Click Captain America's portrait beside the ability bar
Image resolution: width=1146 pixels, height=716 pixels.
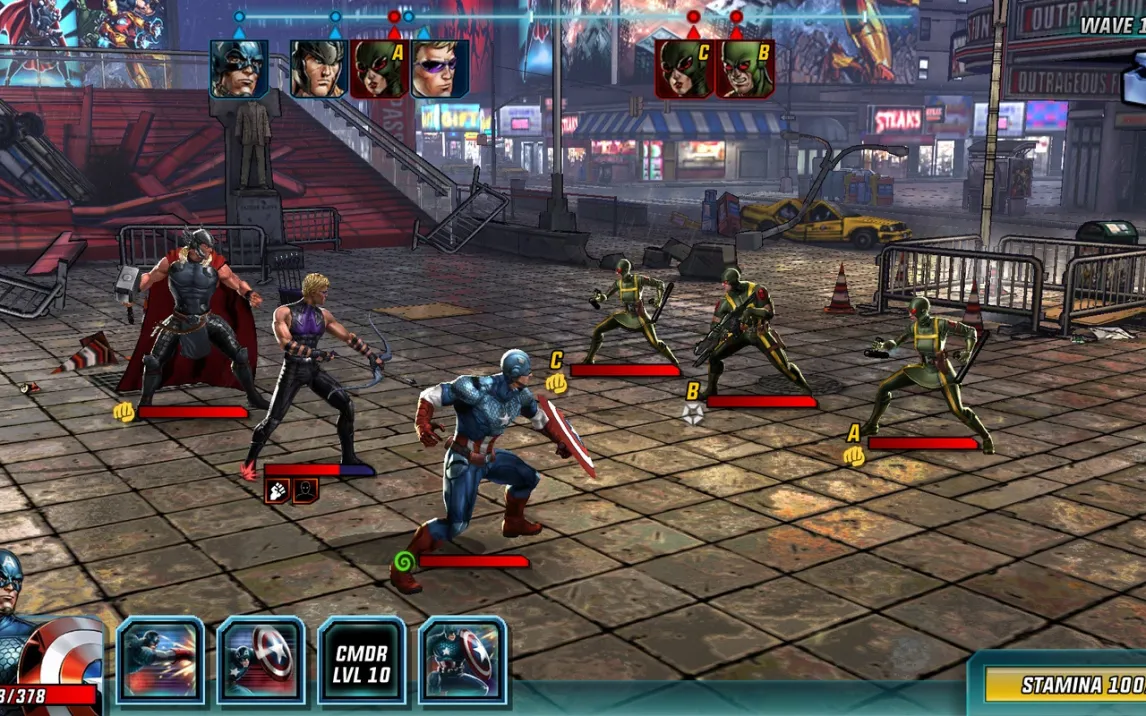click(40, 620)
